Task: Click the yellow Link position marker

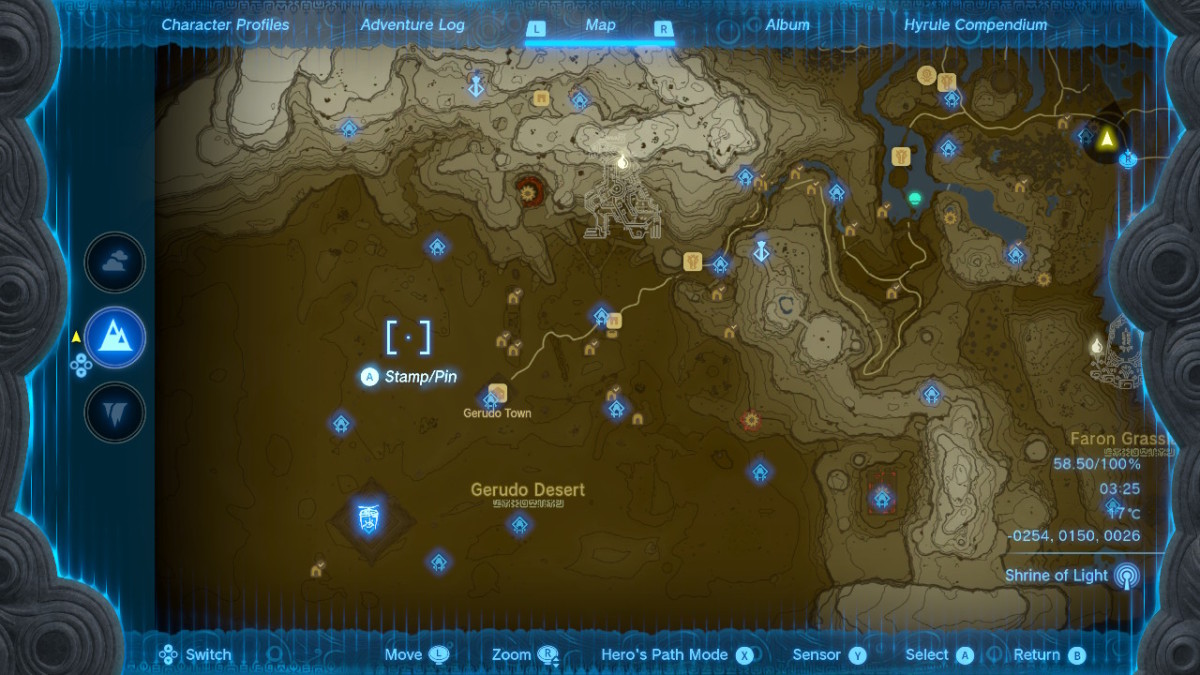Action: tap(1107, 139)
